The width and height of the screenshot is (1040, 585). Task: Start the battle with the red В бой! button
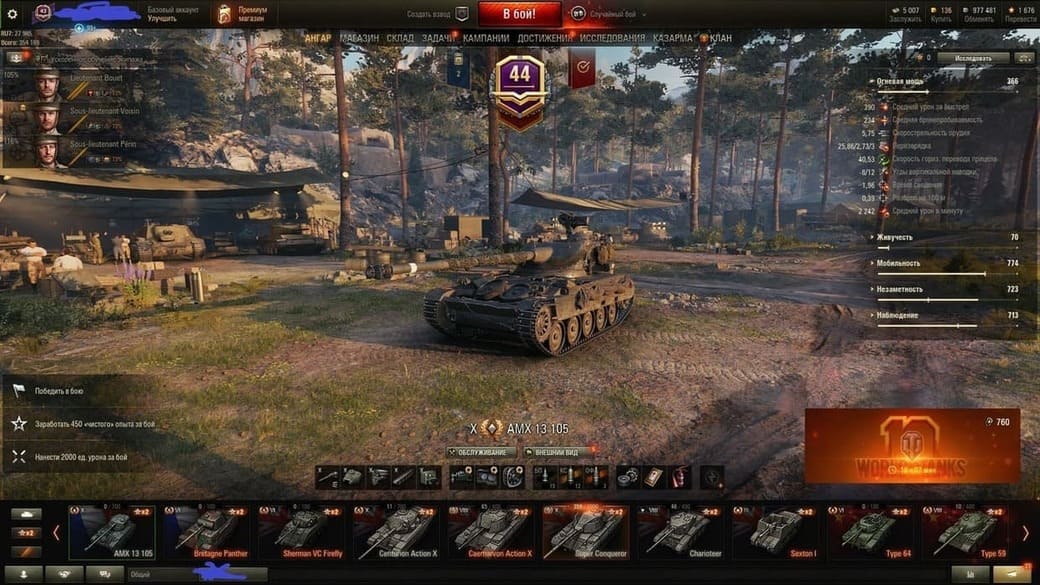tap(519, 14)
